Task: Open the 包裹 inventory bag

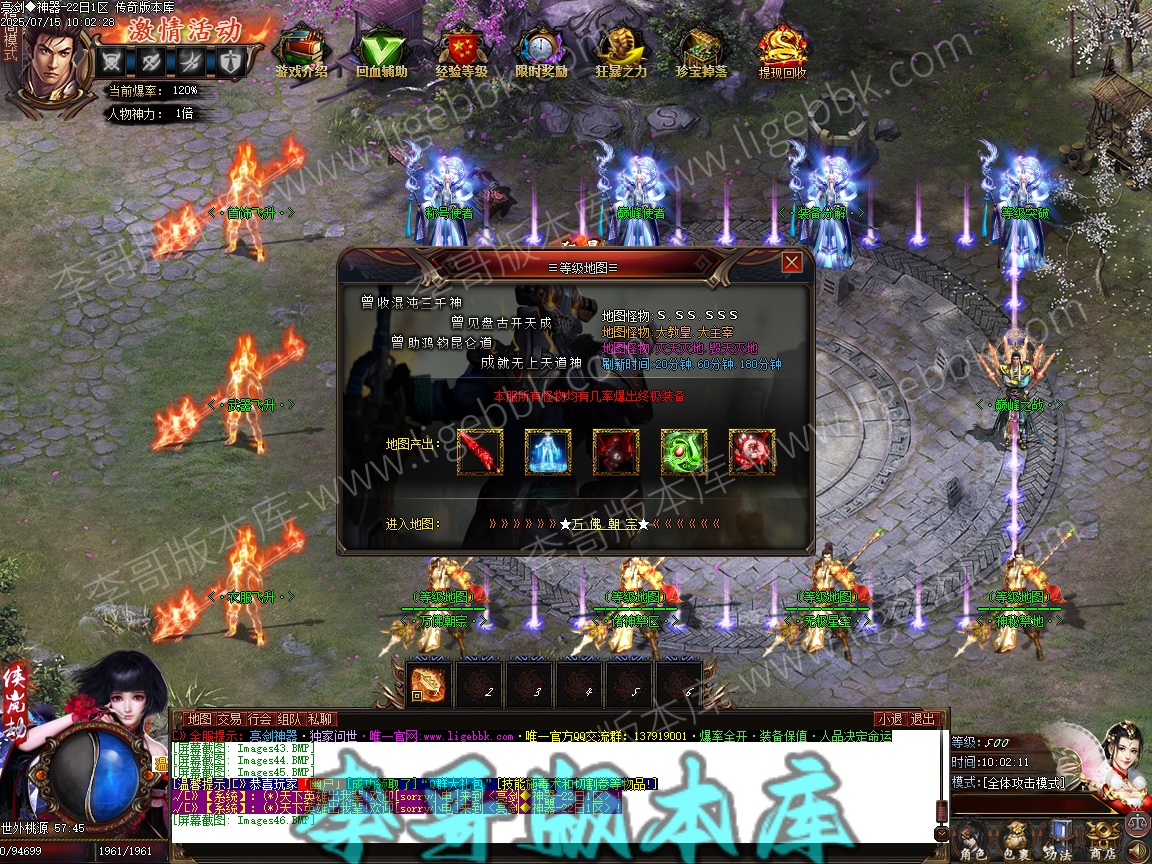Action: (1016, 838)
